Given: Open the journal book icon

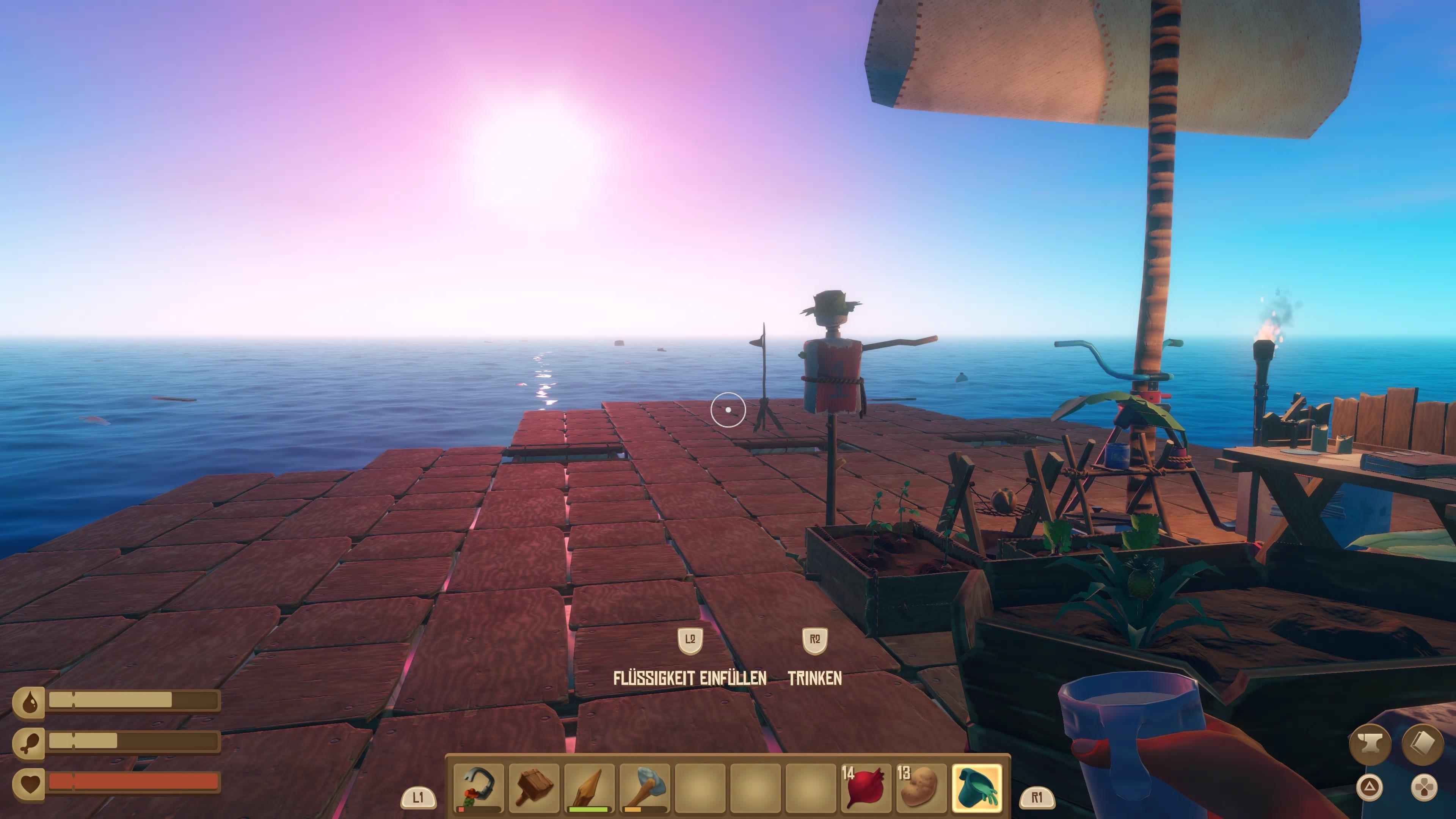Looking at the screenshot, I should 1423,745.
